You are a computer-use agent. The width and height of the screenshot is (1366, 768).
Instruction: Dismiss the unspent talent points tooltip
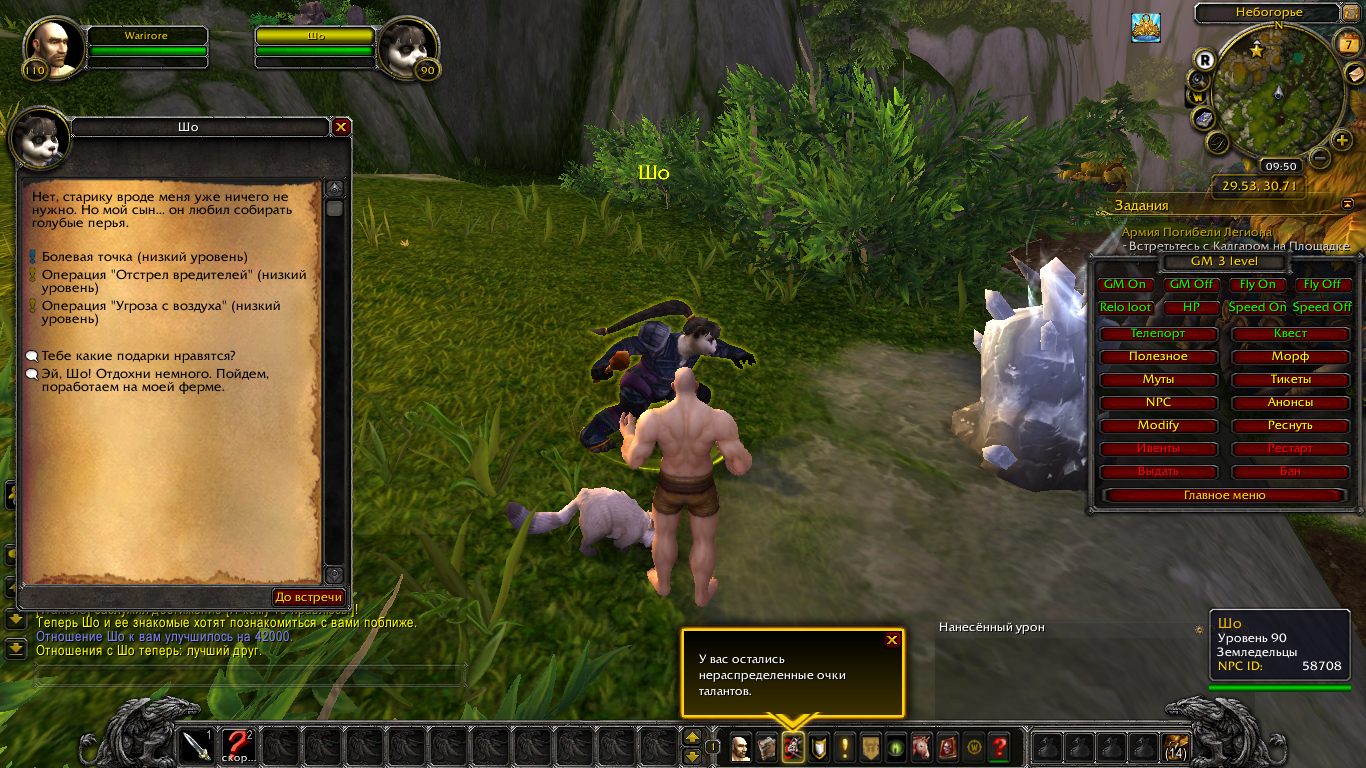[x=892, y=640]
